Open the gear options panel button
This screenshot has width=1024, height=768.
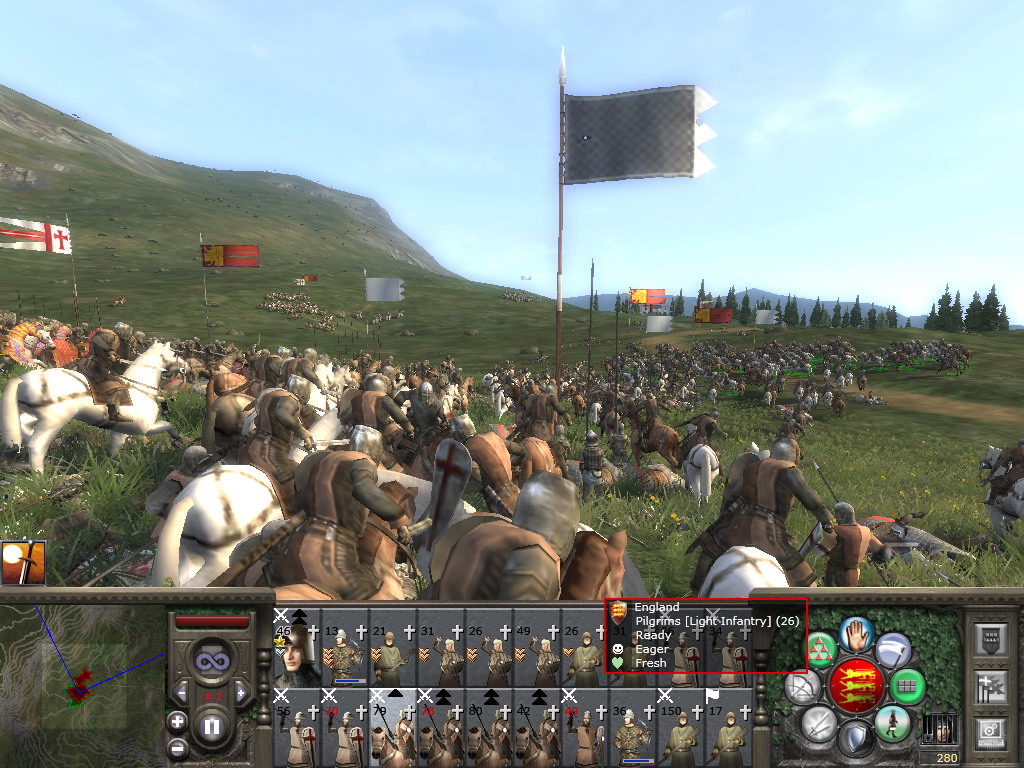[x=989, y=732]
